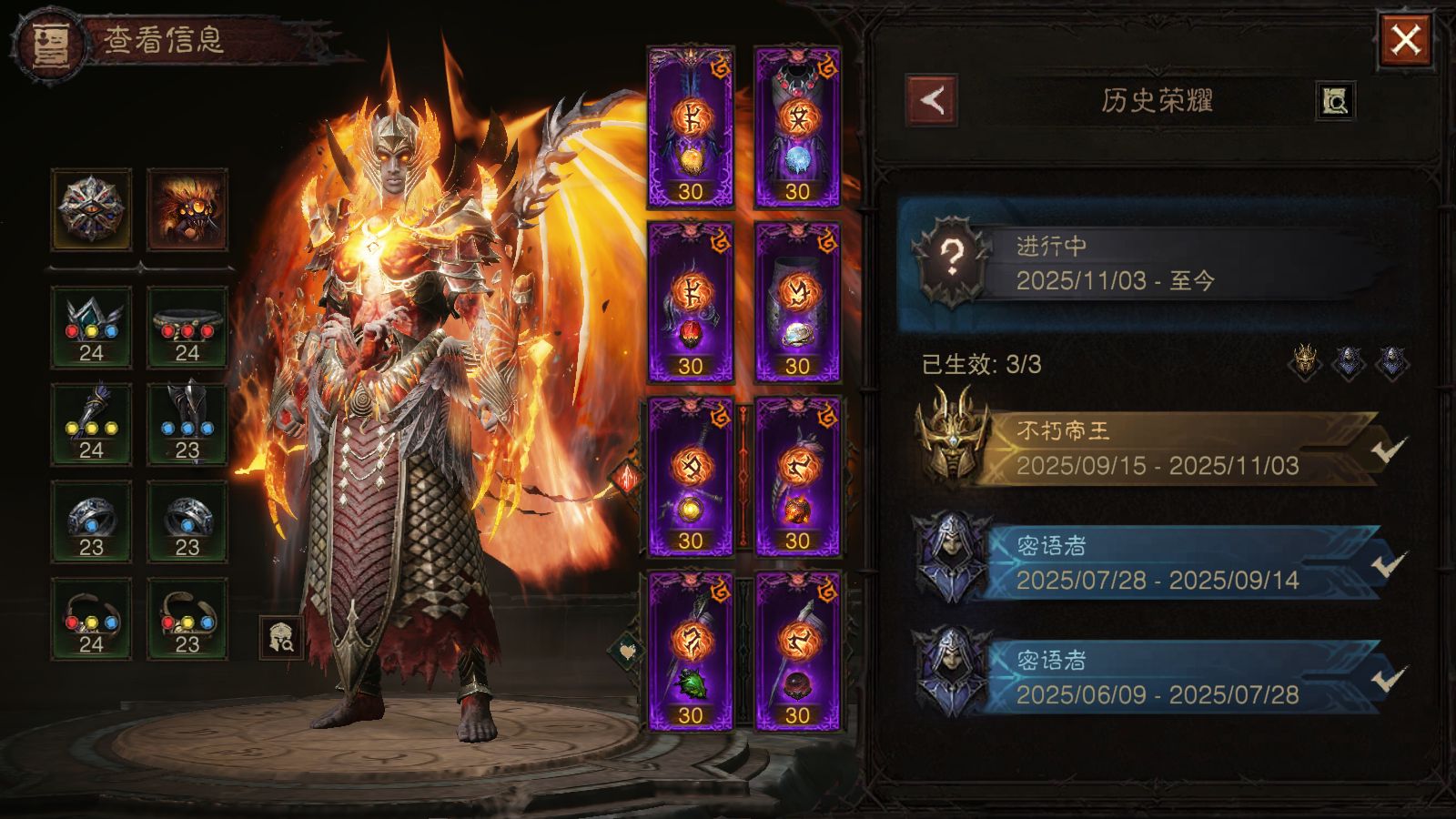Select the gear slot with three blue gems
The height and width of the screenshot is (819, 1456).
tap(187, 425)
